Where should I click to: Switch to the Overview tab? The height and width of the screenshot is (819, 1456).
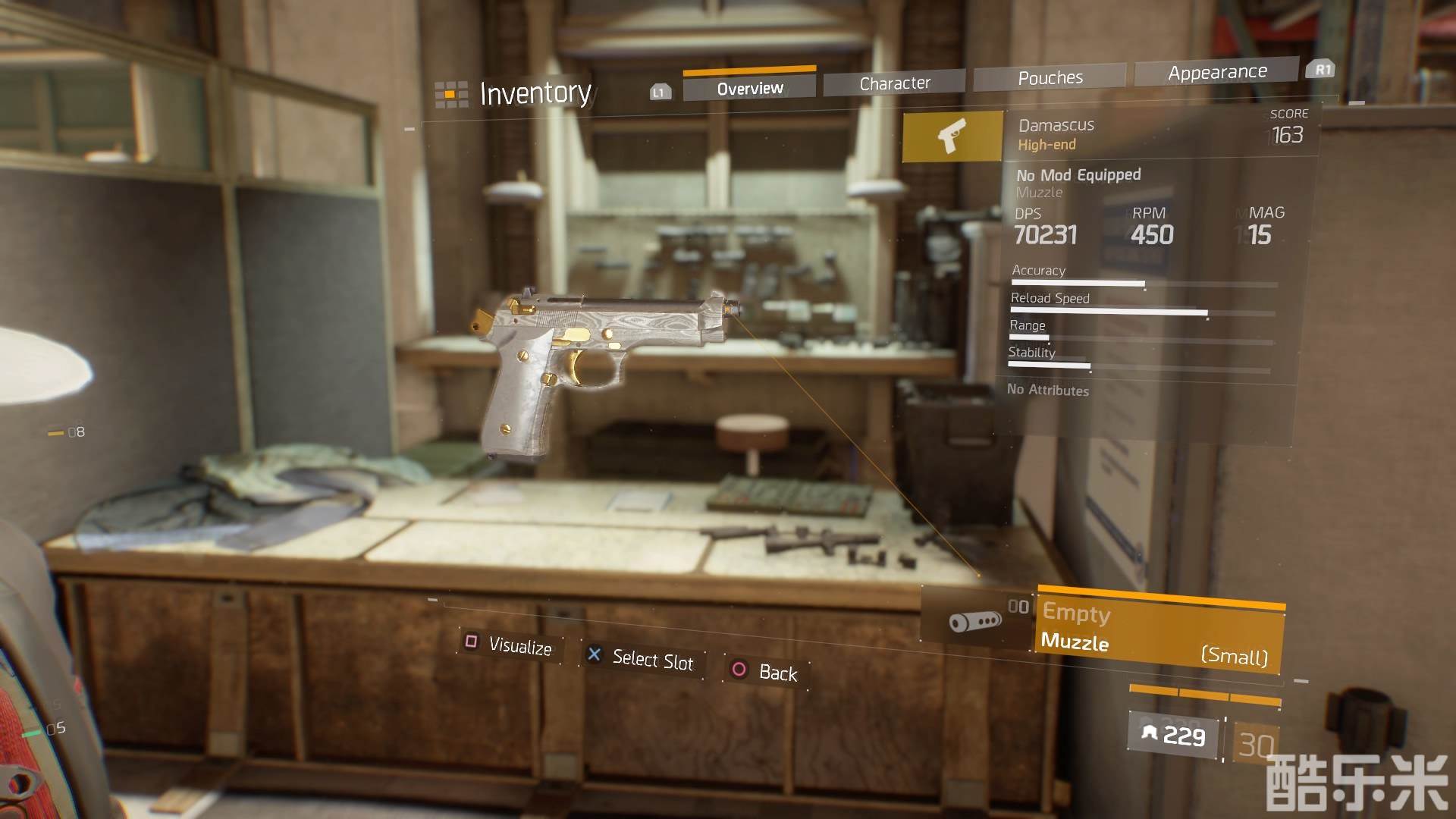click(x=749, y=88)
